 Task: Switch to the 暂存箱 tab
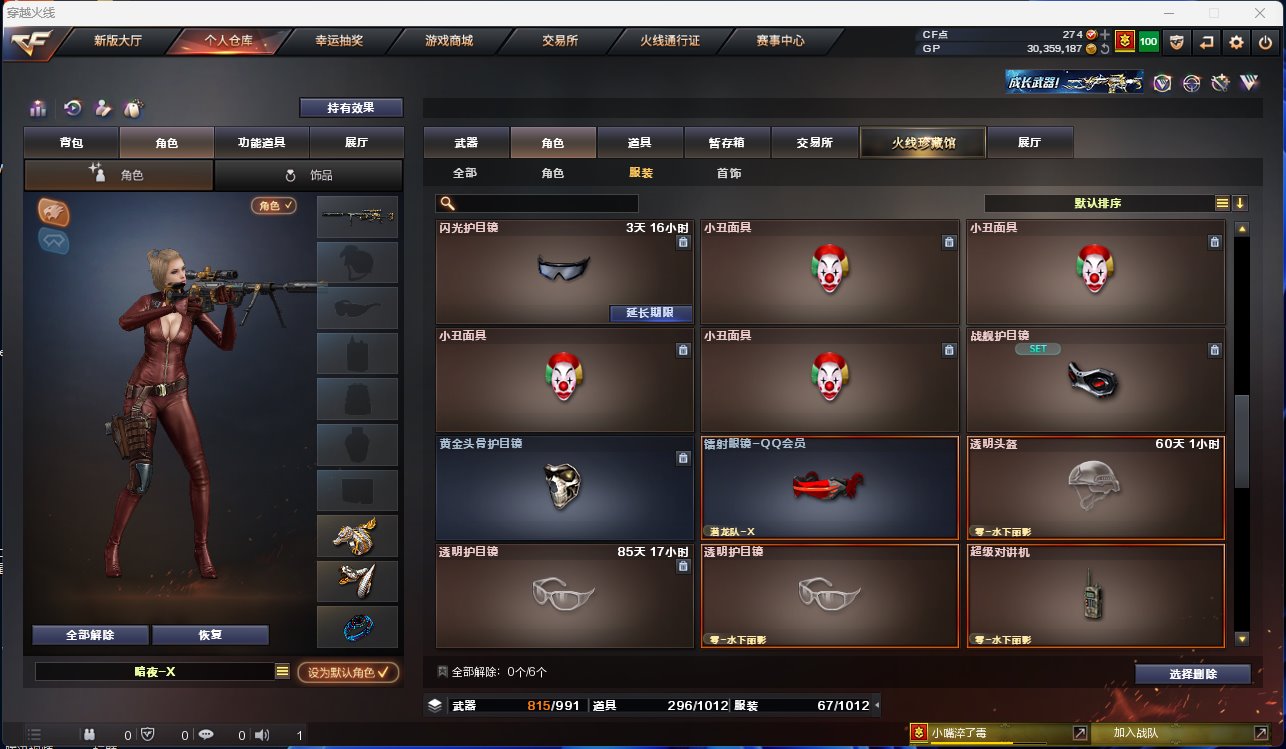(727, 143)
